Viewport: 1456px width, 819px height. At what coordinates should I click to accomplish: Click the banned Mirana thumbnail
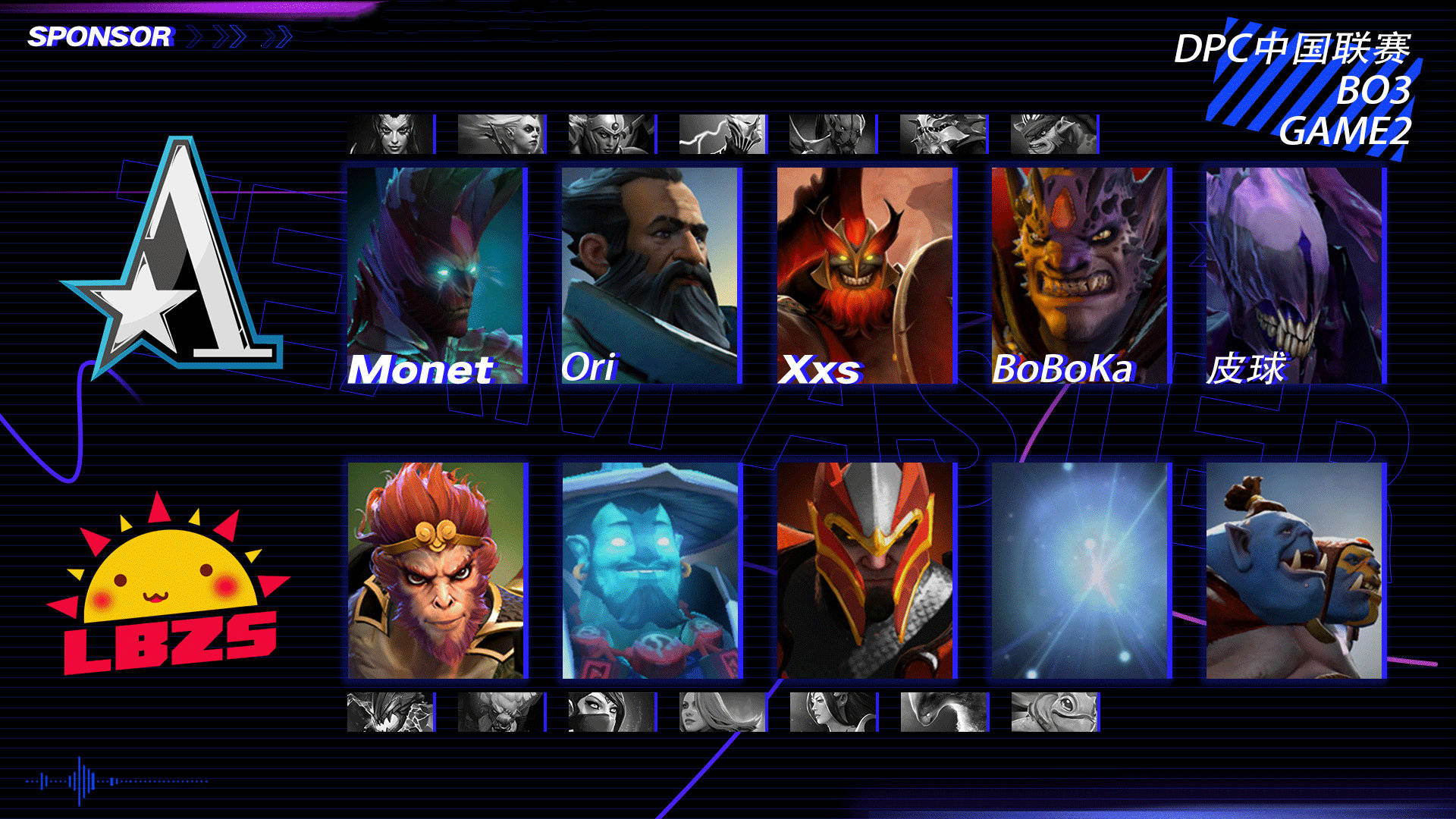pyautogui.click(x=833, y=712)
